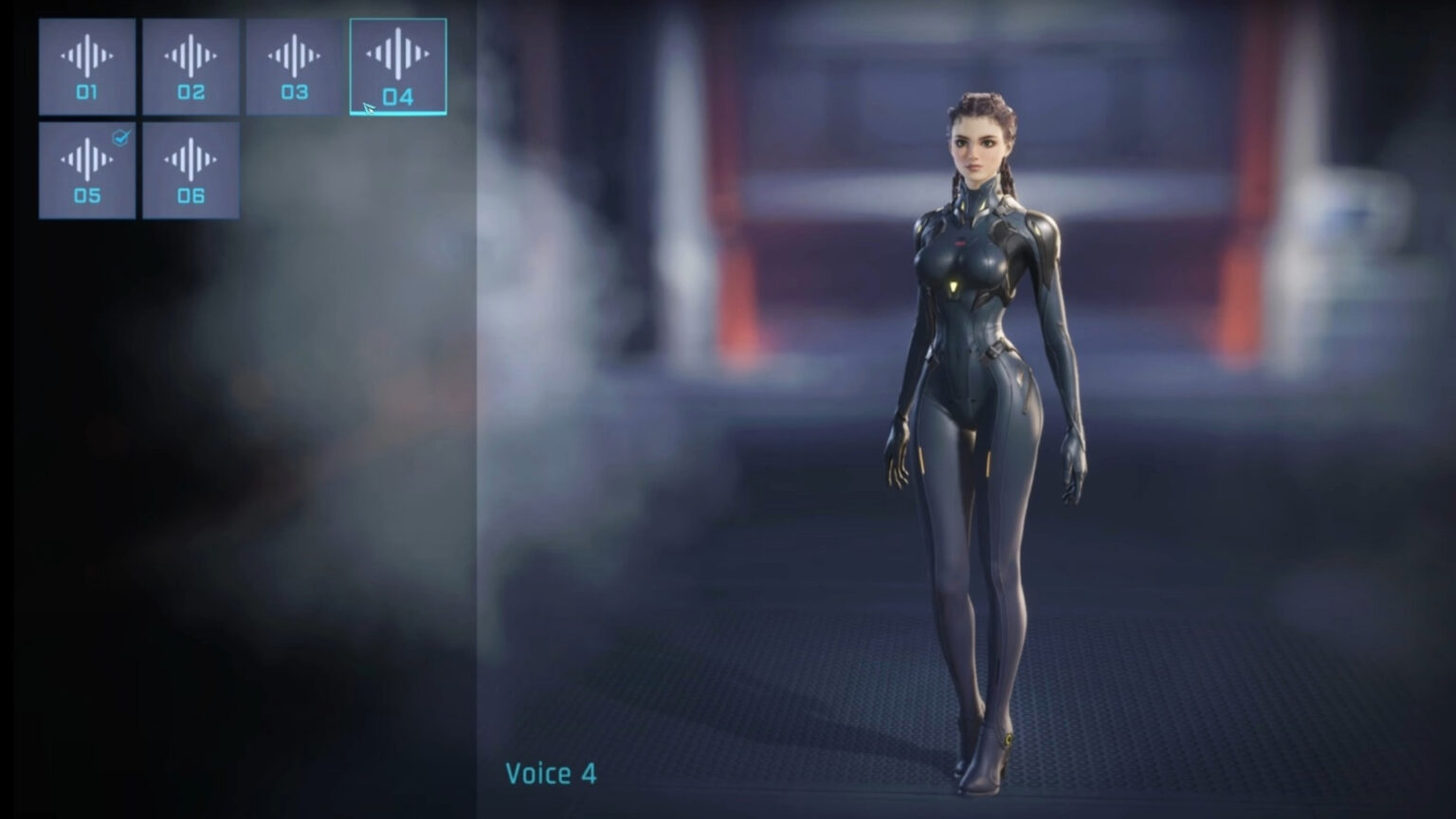The height and width of the screenshot is (819, 1456).
Task: Select the Voice 02 waveform icon
Action: point(191,55)
